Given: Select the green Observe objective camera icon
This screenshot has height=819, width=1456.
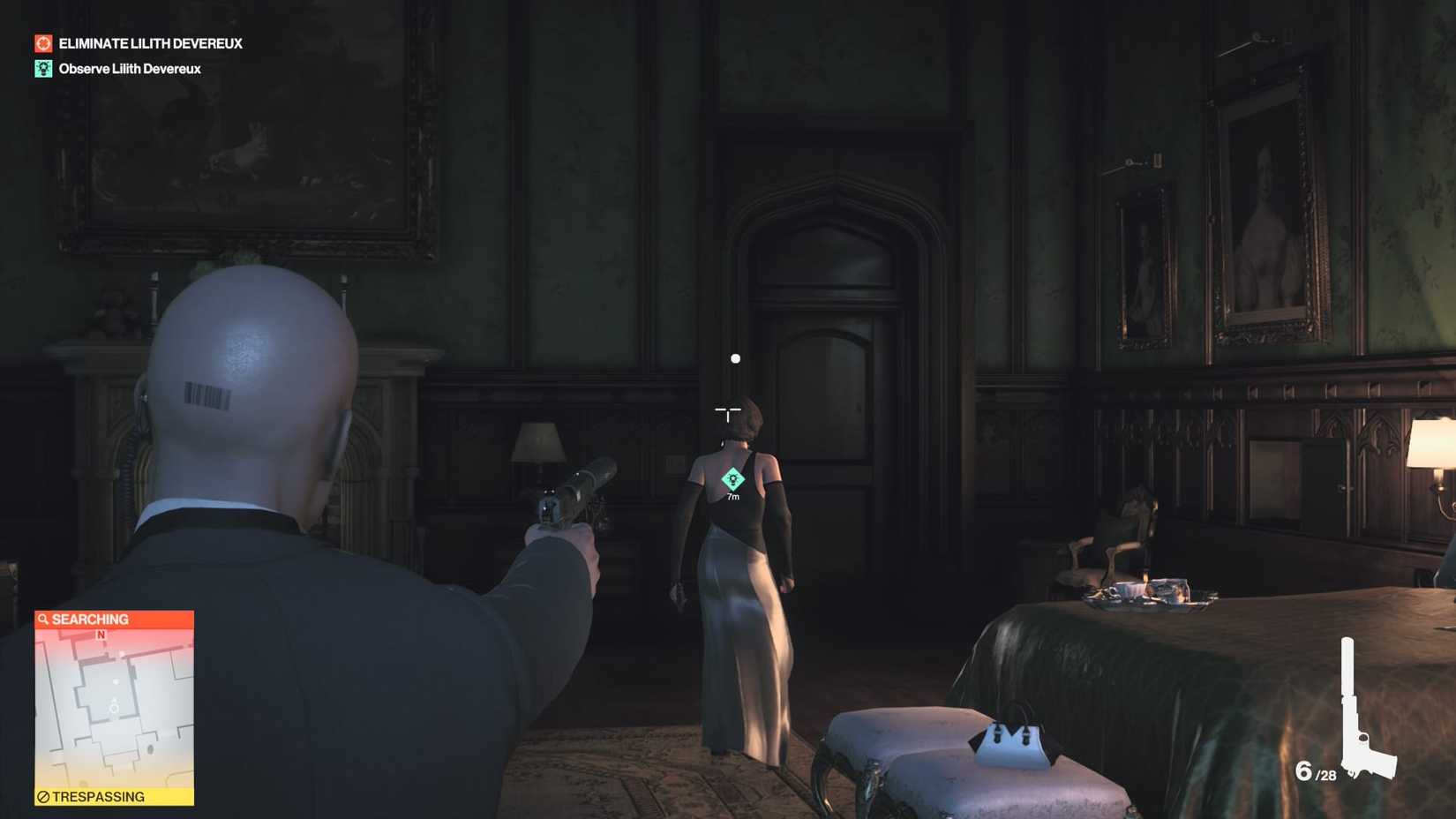Looking at the screenshot, I should point(42,68).
